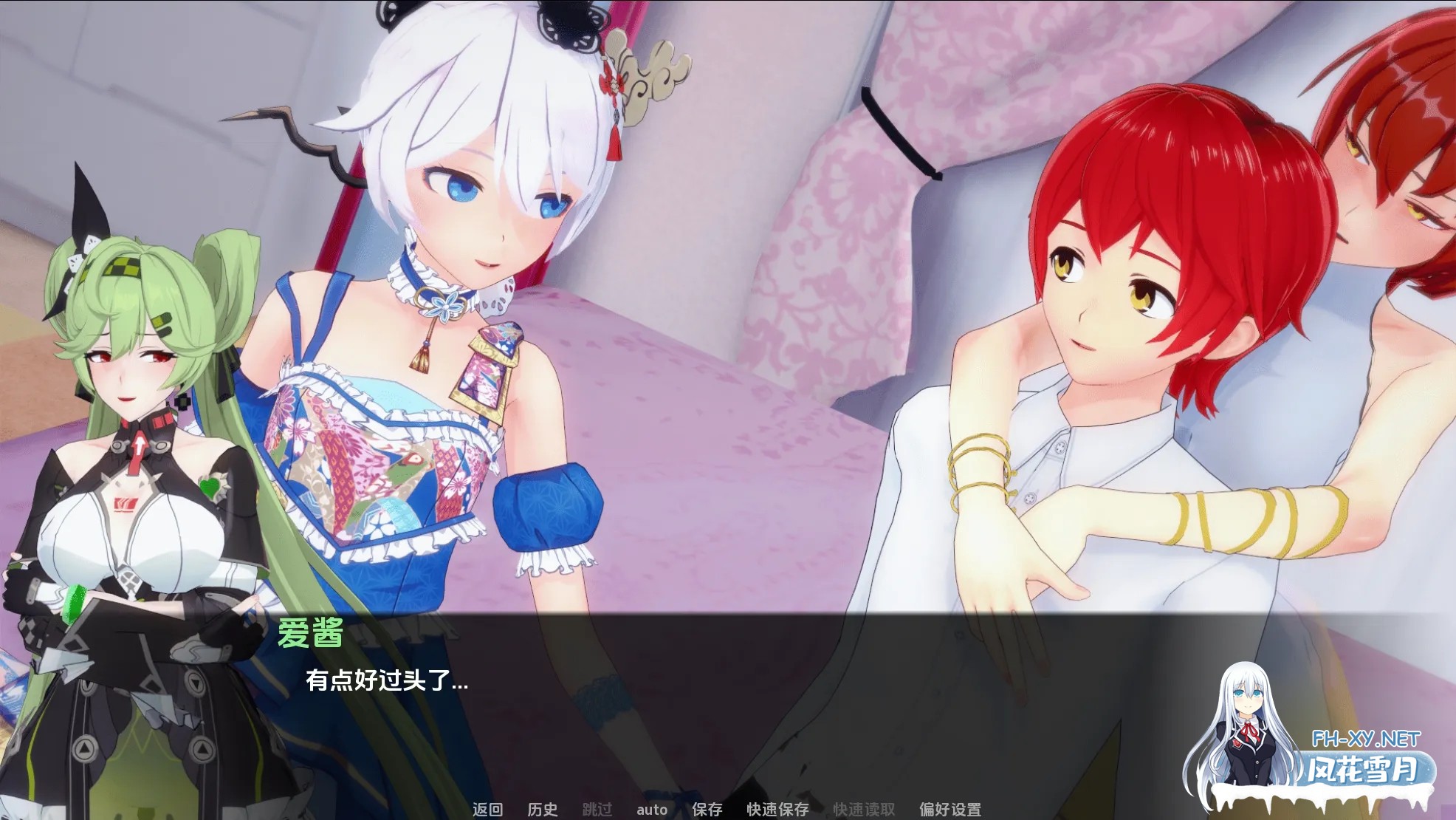This screenshot has width=1456, height=820.
Task: Save the game using 保存
Action: [x=707, y=810]
